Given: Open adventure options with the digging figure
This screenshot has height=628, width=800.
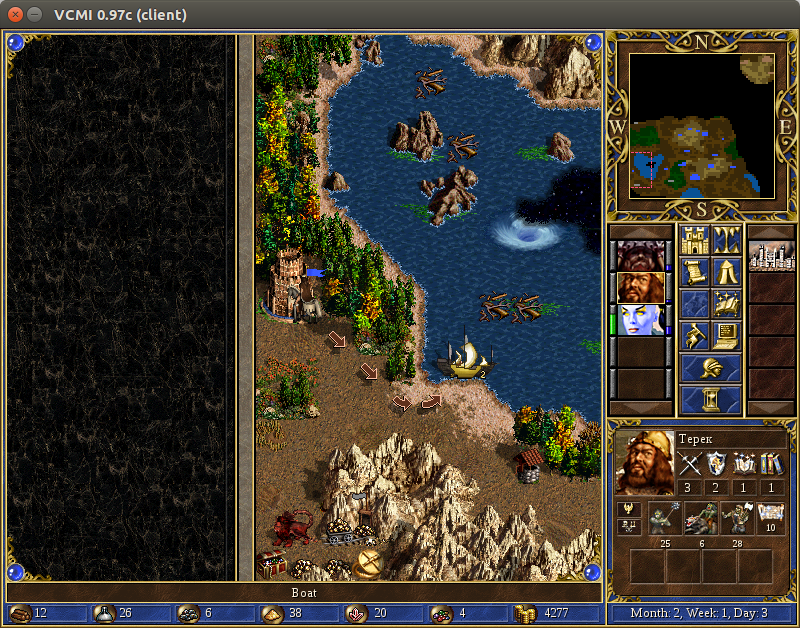Looking at the screenshot, I should click(x=694, y=336).
